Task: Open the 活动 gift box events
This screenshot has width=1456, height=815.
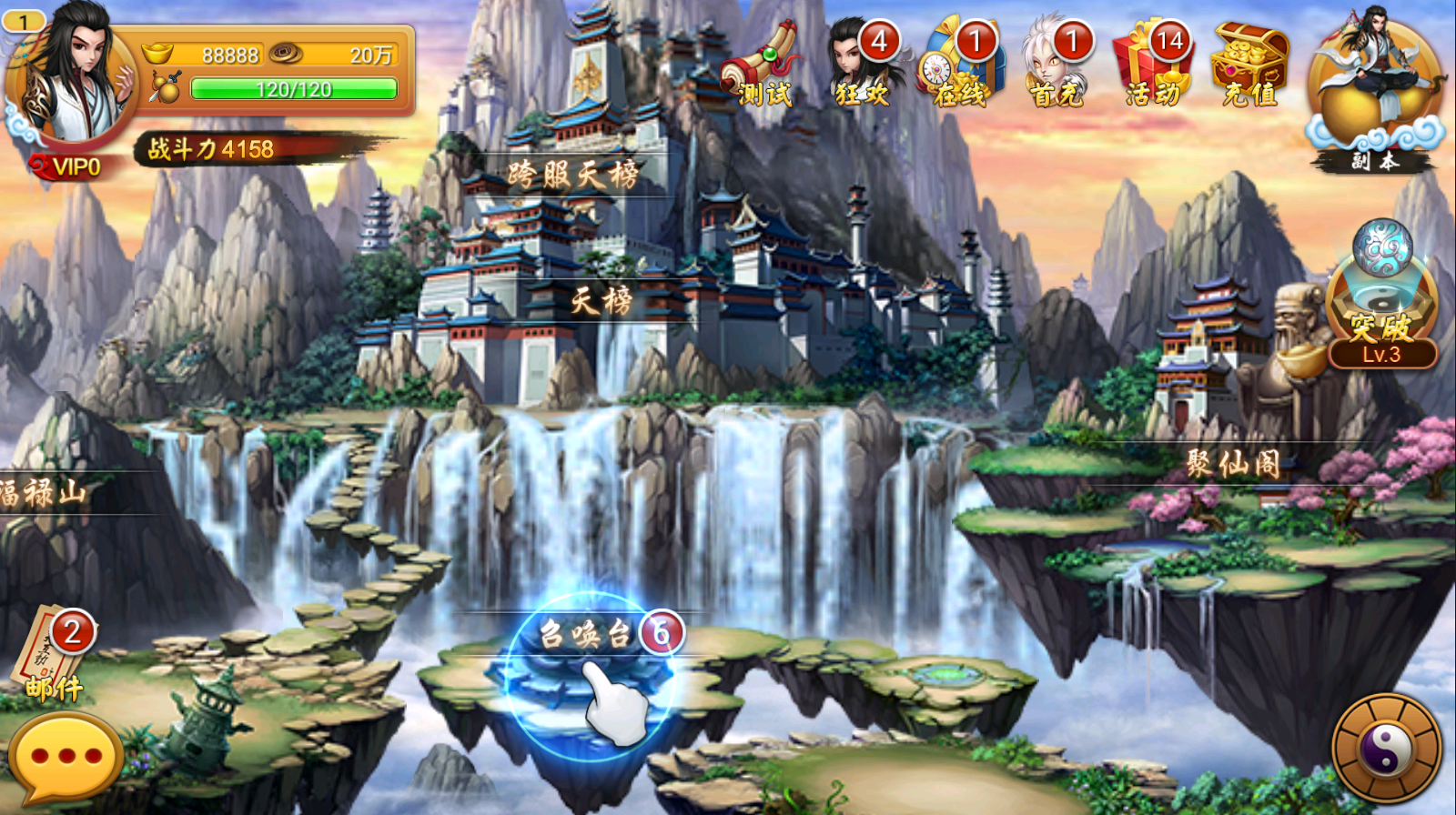Action: 1152,65
